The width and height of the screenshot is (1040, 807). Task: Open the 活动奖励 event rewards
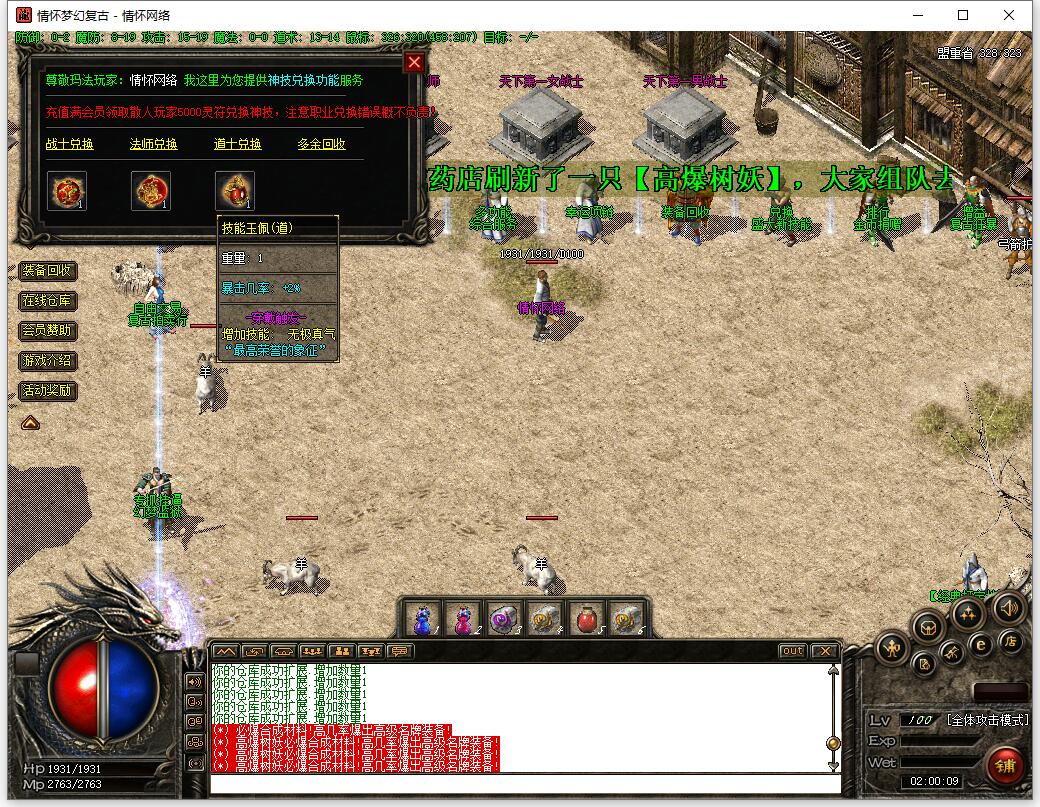click(48, 391)
